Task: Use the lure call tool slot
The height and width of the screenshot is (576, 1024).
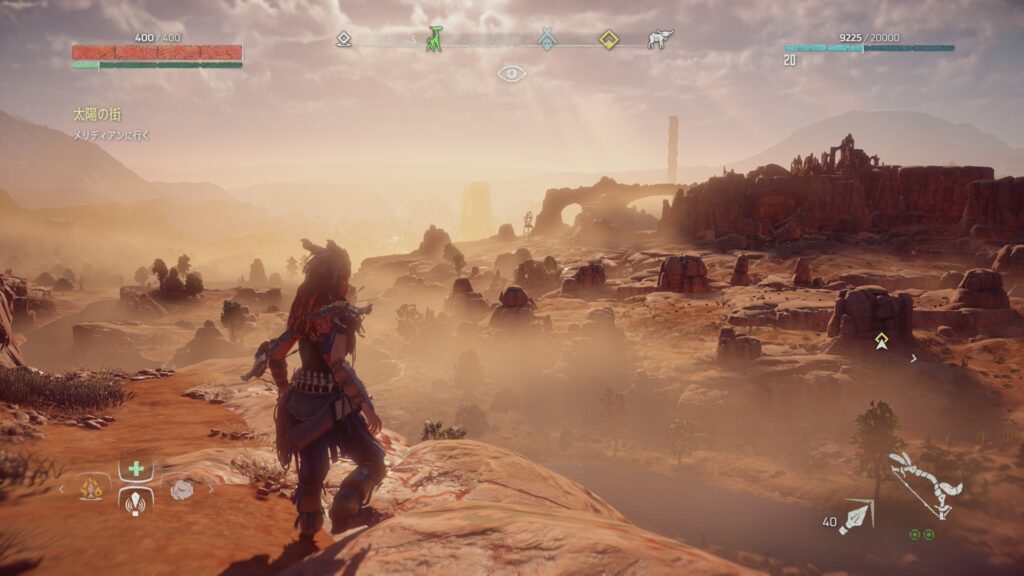Action: point(136,501)
